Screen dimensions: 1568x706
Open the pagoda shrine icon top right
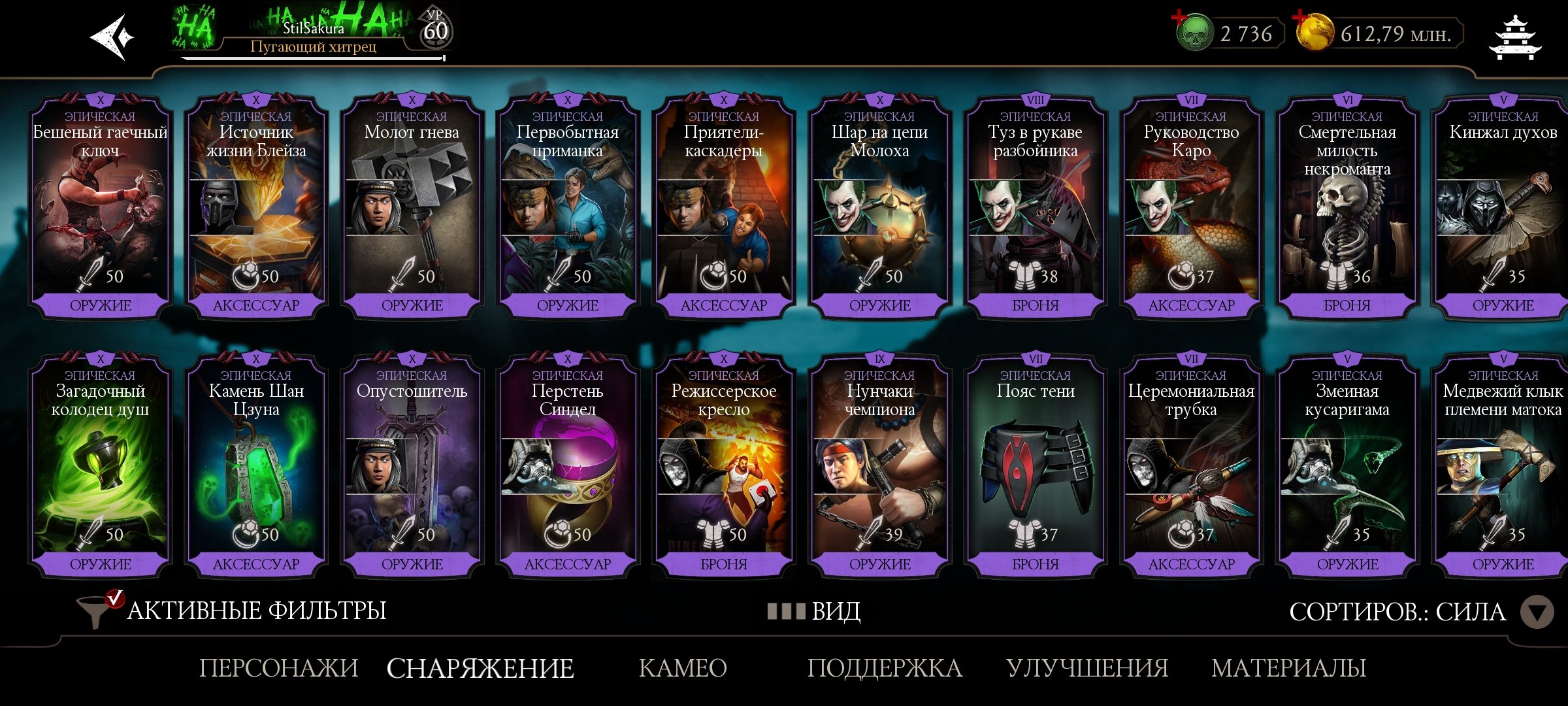pos(1516,37)
